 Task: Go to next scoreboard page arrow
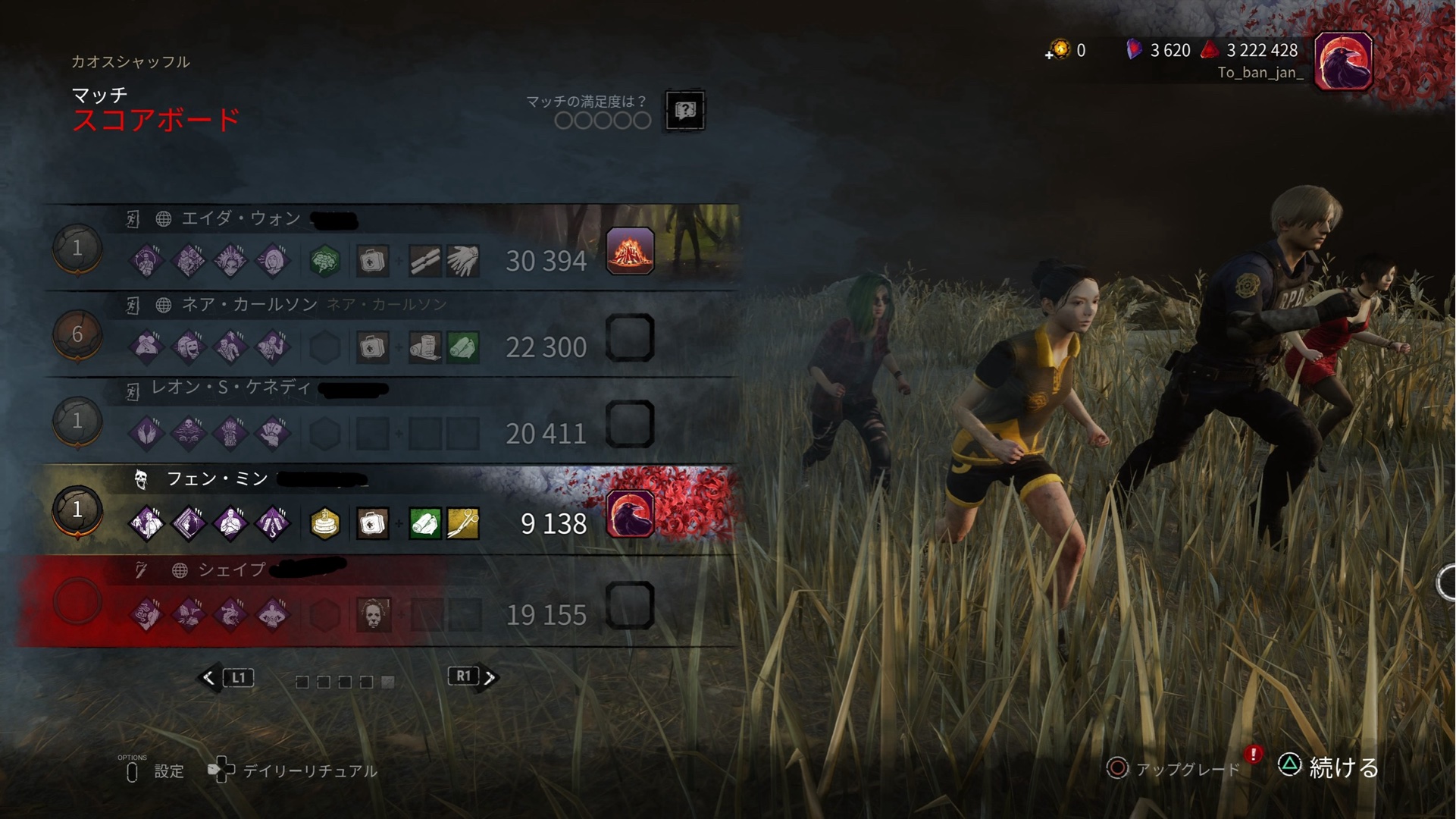tap(490, 678)
